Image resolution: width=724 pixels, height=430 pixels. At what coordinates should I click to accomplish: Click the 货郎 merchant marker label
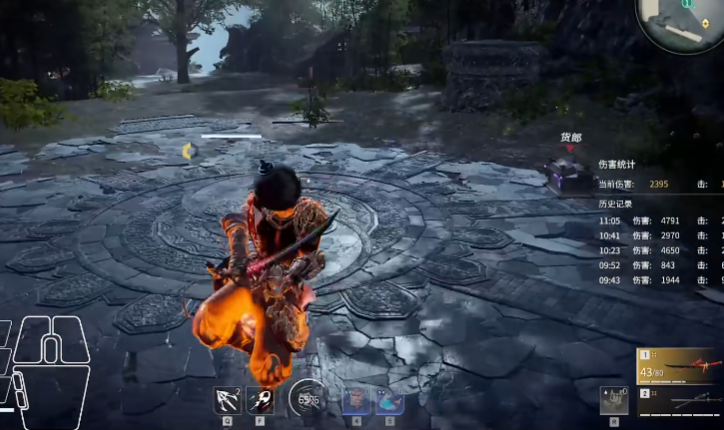coord(570,137)
